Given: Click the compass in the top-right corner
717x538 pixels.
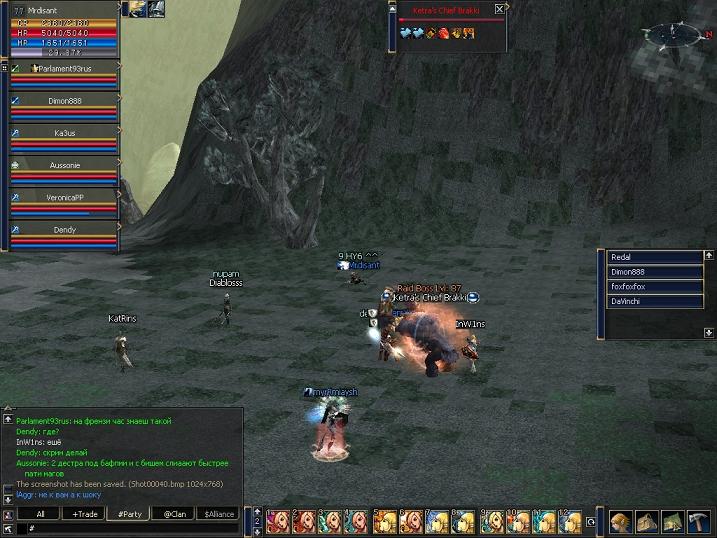Looking at the screenshot, I should click(x=667, y=35).
